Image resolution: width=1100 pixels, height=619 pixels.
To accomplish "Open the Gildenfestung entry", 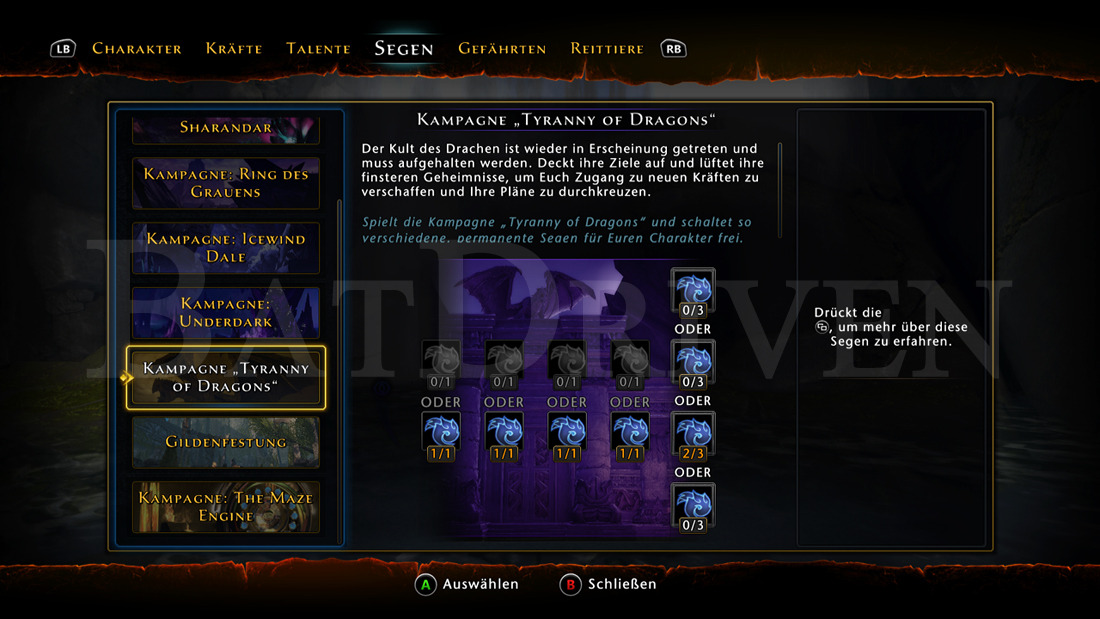I will coord(226,442).
